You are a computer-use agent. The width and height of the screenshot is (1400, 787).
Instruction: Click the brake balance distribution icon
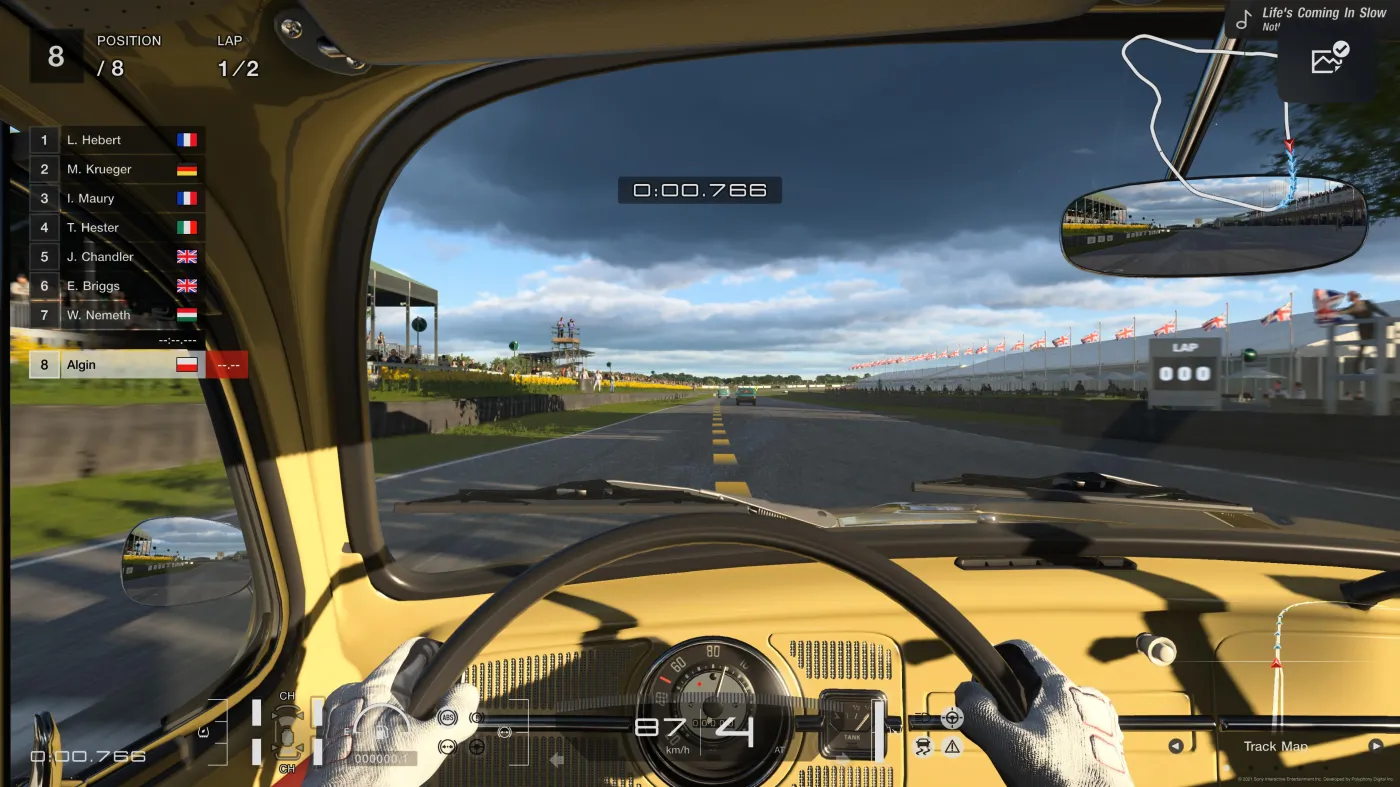[447, 747]
